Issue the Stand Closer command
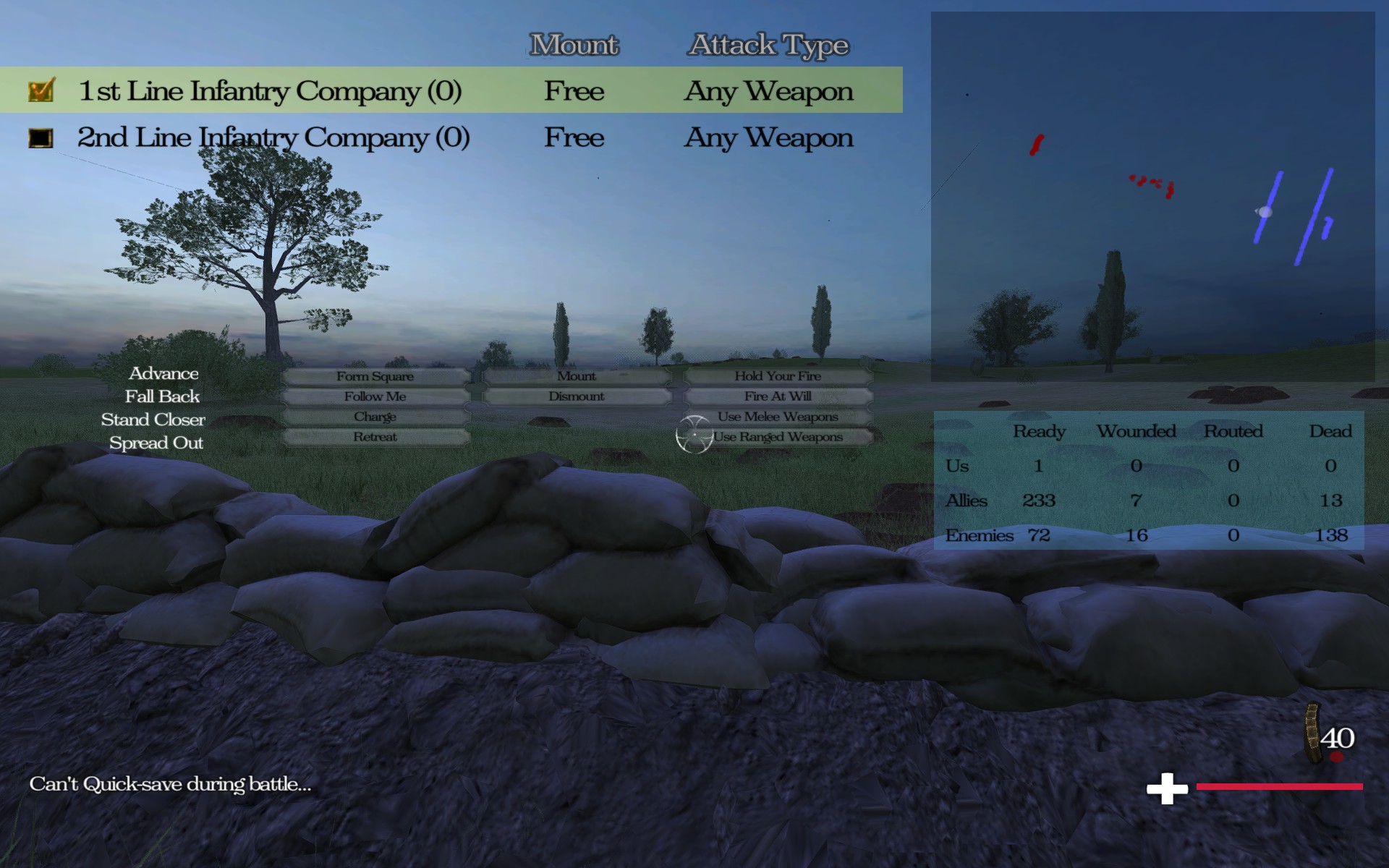Screen dimensions: 1389x868 [153, 420]
